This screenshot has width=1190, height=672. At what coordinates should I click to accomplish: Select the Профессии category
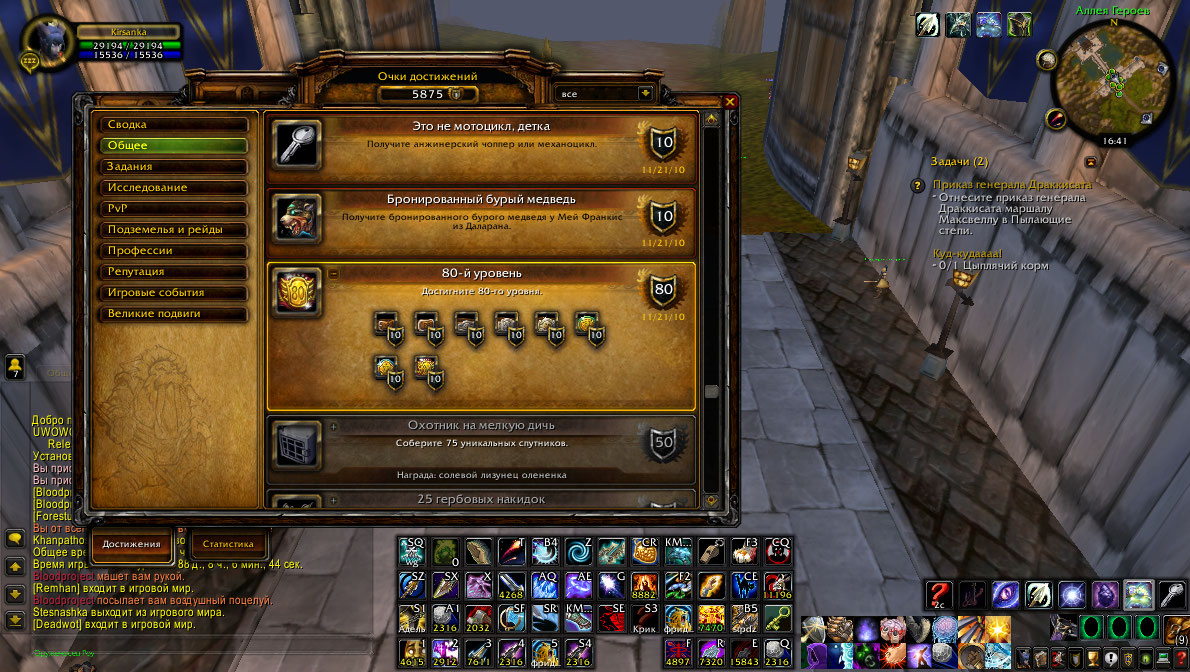point(172,251)
